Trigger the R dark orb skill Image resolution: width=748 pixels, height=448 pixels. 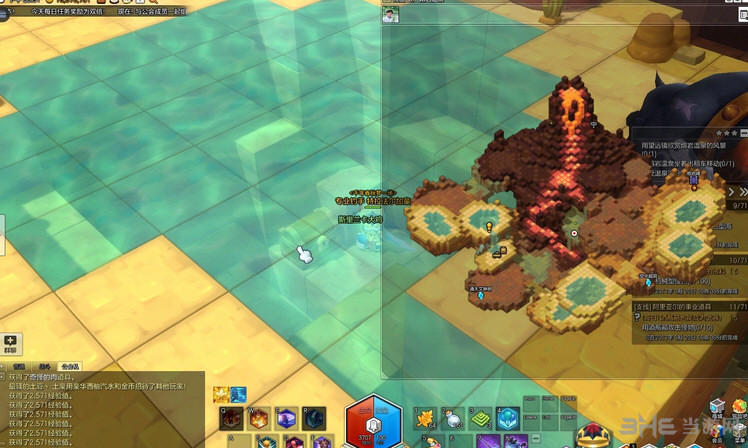click(x=313, y=418)
